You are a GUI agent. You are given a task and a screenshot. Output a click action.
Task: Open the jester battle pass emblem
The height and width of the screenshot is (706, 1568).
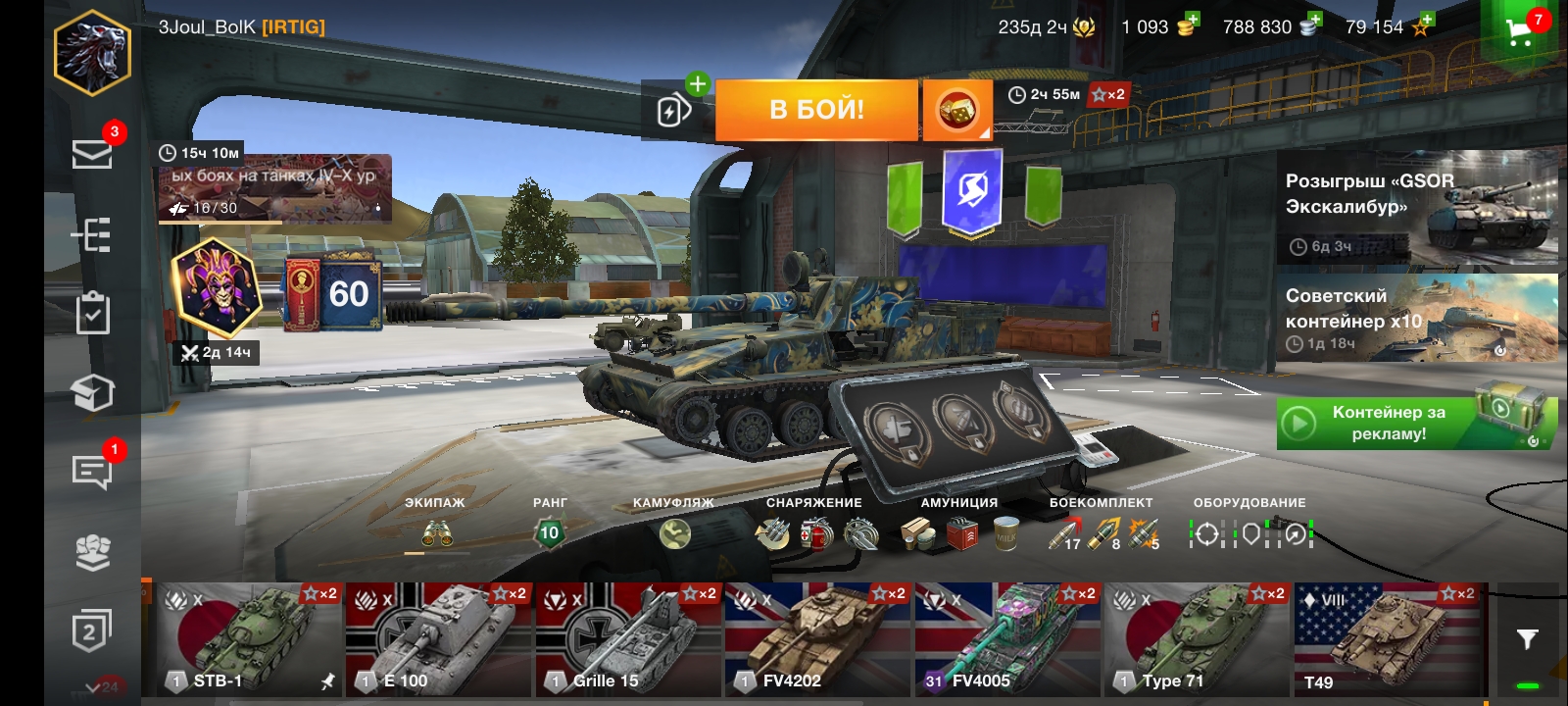[x=217, y=287]
